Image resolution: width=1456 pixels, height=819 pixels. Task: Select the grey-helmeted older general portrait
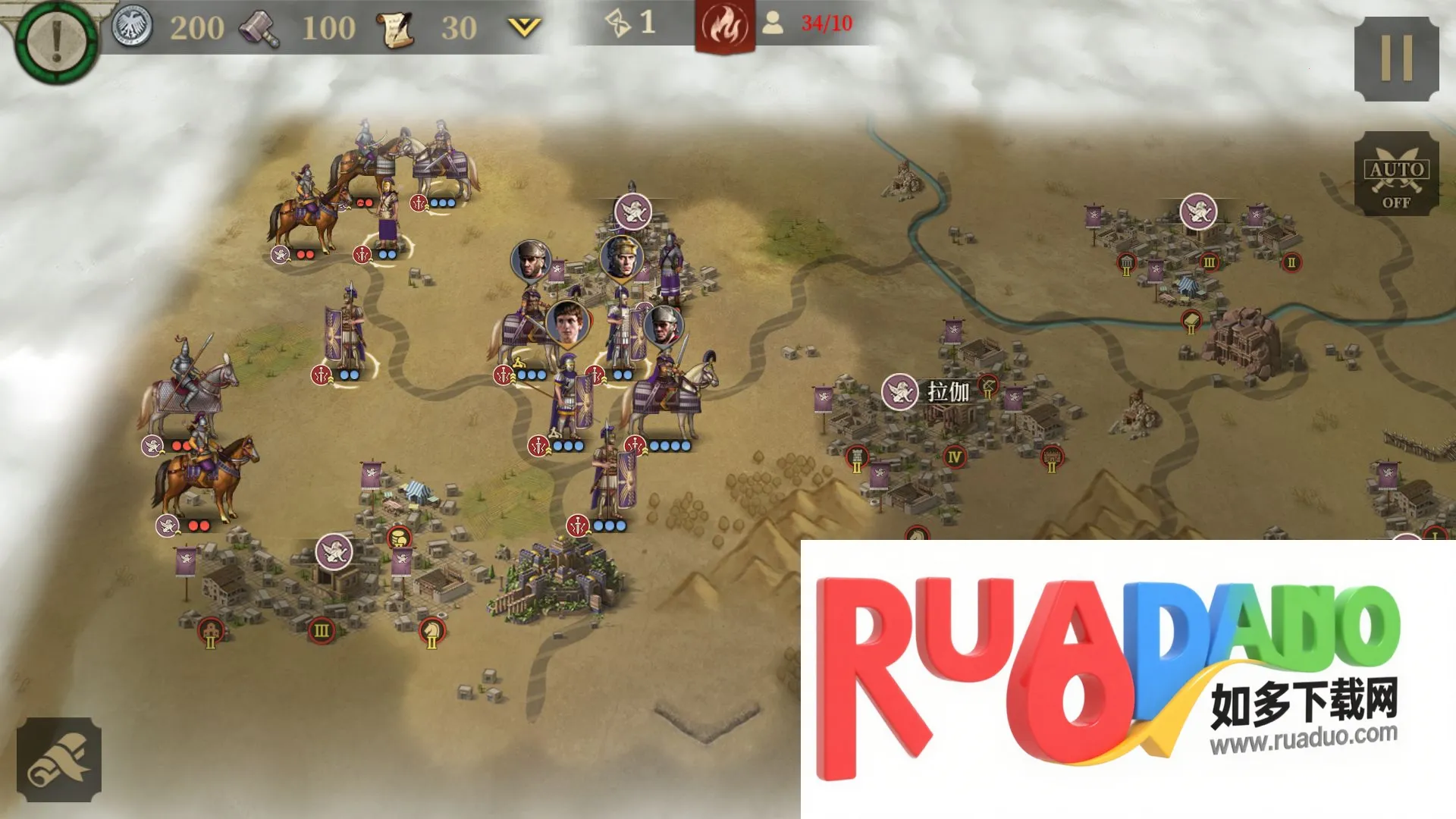(664, 325)
